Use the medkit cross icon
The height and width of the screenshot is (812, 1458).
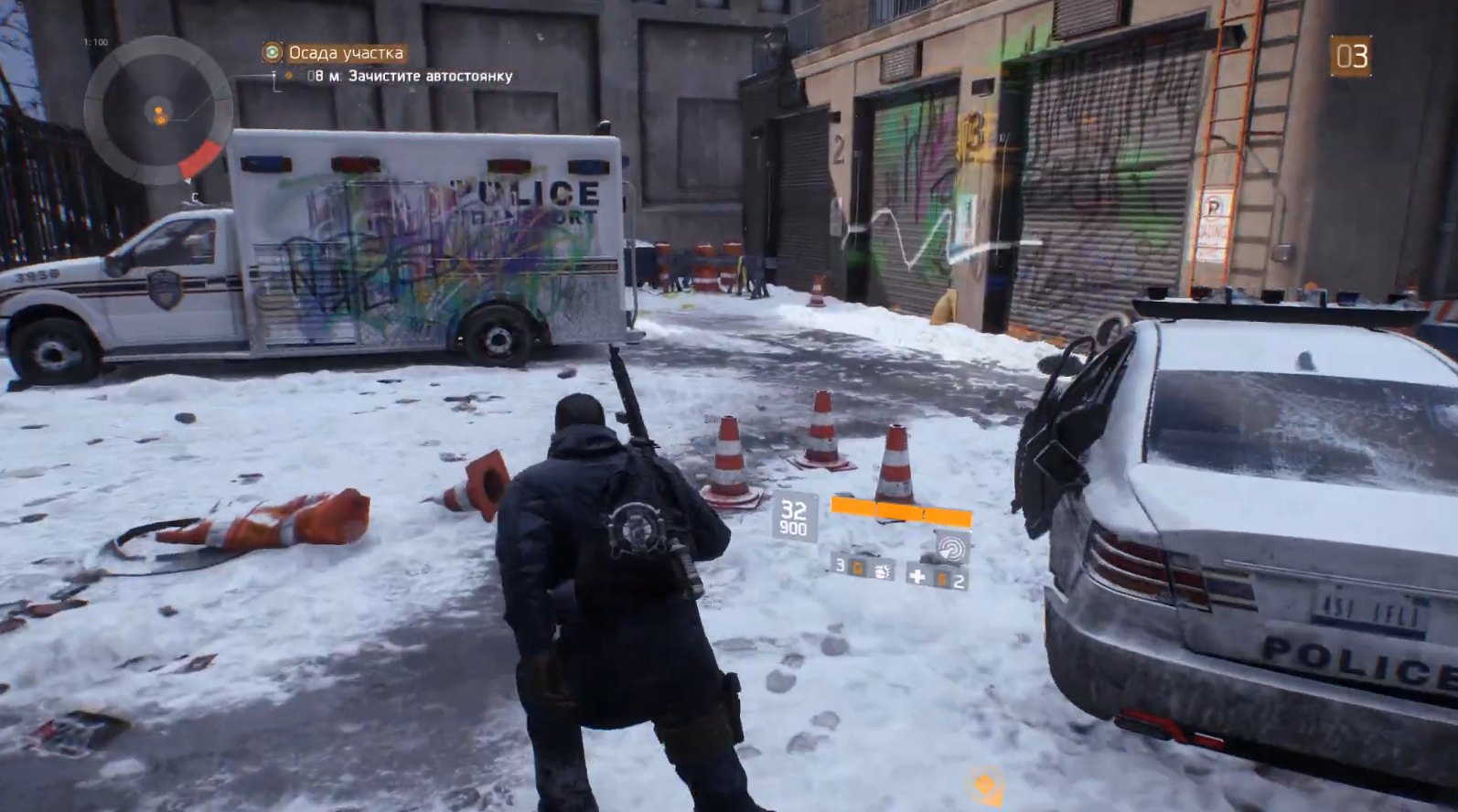coord(917,576)
